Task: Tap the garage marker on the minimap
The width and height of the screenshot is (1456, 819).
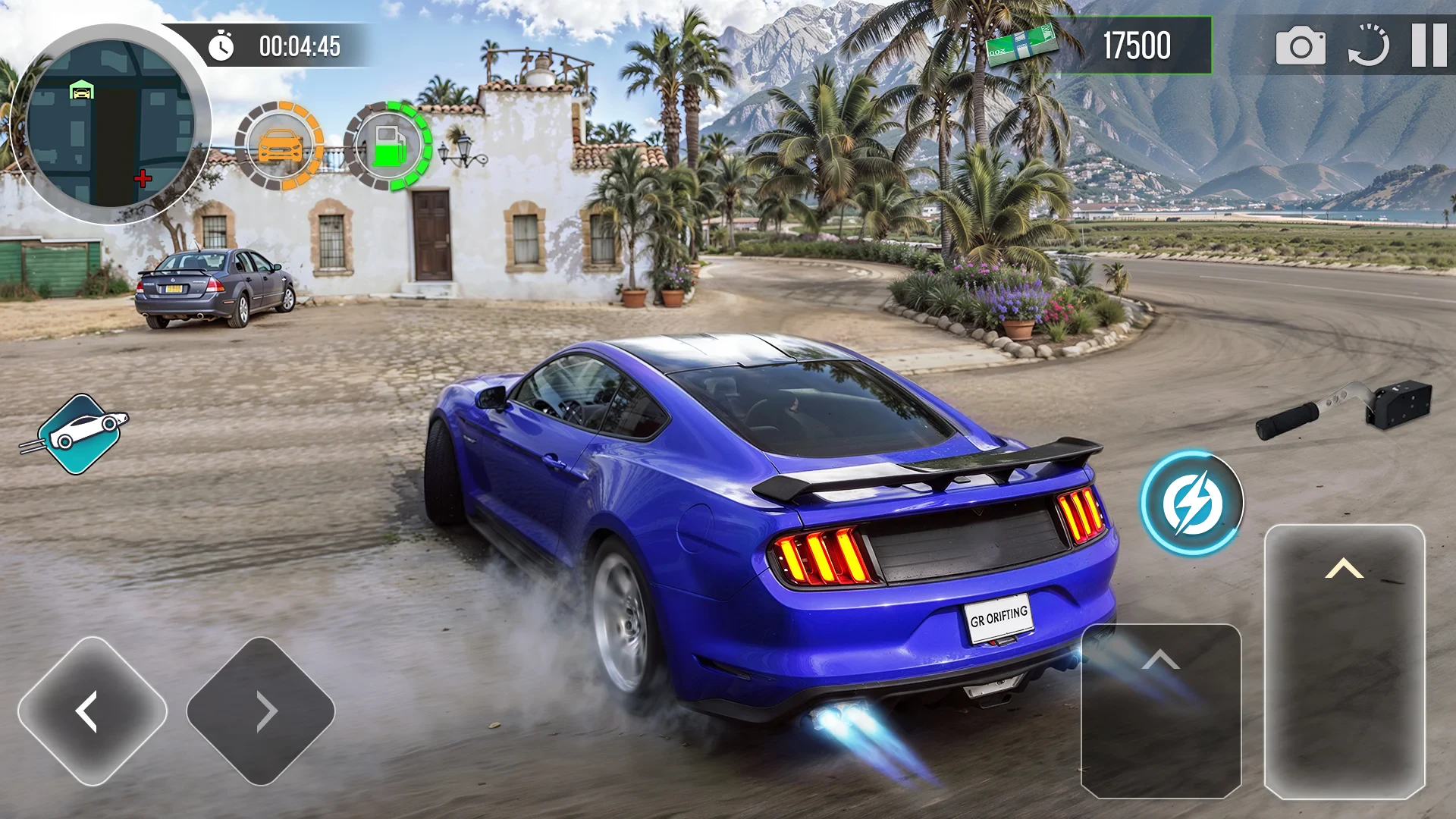Action: 81,91
